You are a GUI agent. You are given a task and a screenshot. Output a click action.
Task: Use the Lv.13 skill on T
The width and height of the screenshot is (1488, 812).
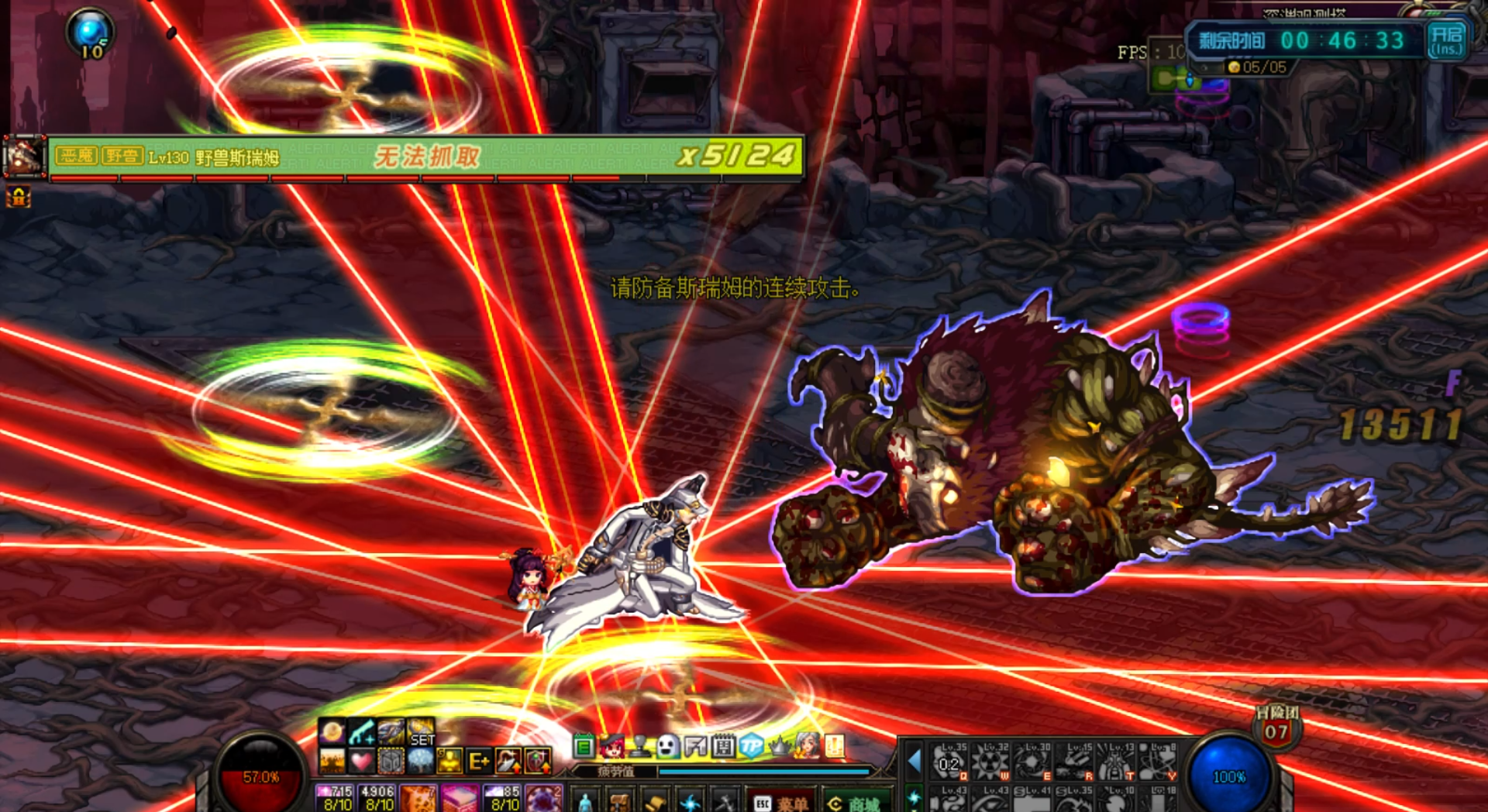(1116, 762)
